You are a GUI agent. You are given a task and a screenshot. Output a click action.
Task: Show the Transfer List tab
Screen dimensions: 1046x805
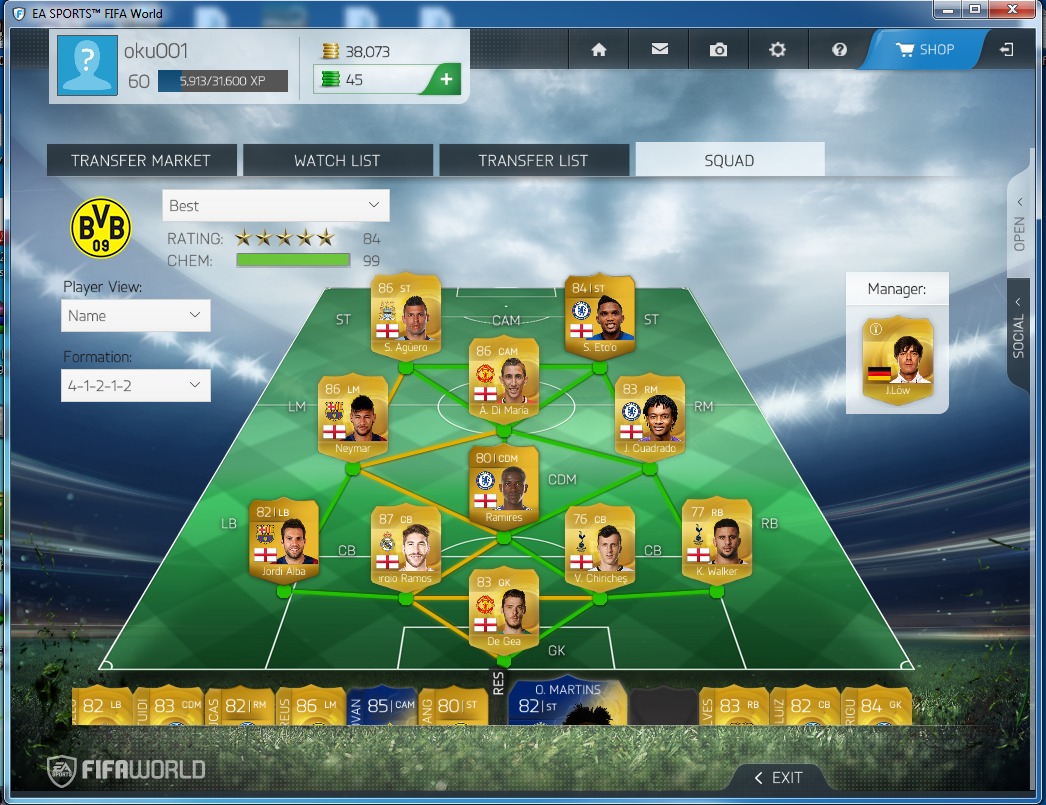coord(533,160)
